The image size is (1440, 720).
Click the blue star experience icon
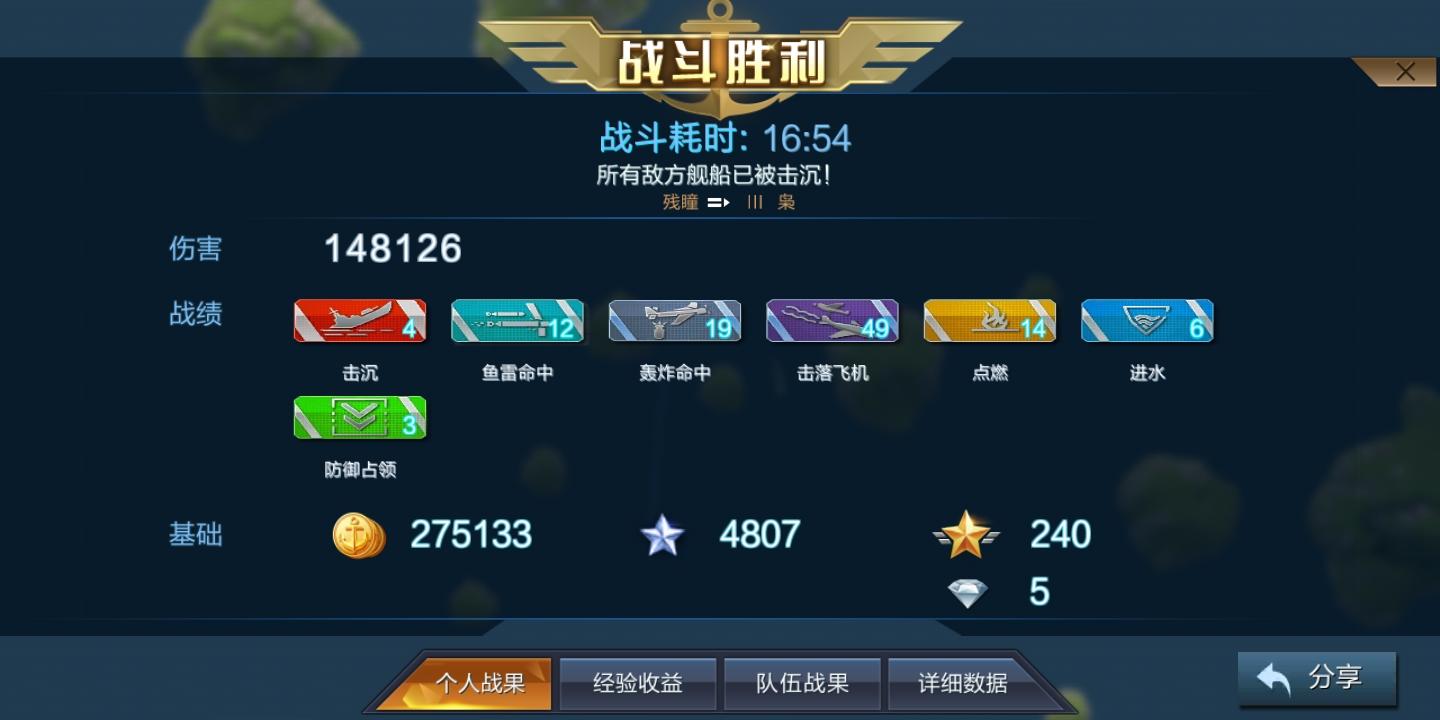(663, 535)
